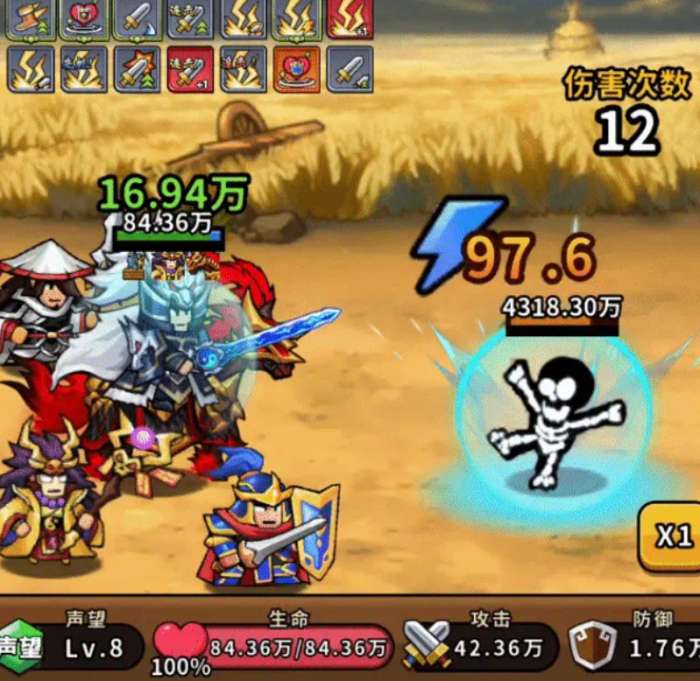
Task: Select the red-background lightning skill icon
Action: coord(349,18)
